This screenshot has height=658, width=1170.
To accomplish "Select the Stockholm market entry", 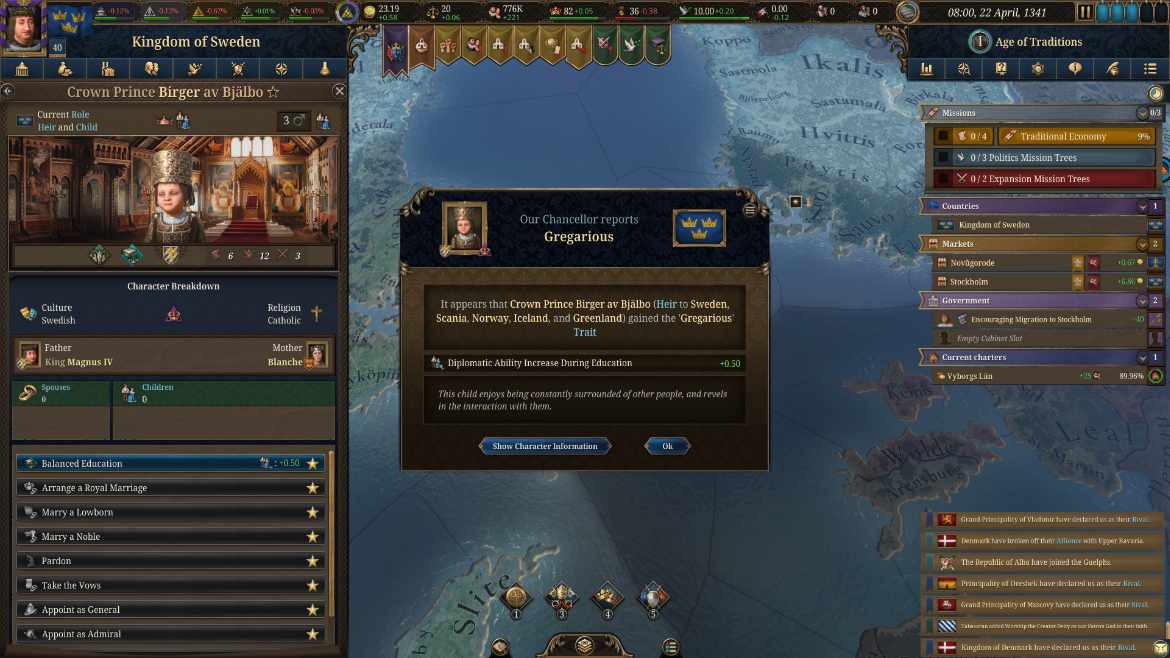I will (x=1000, y=282).
